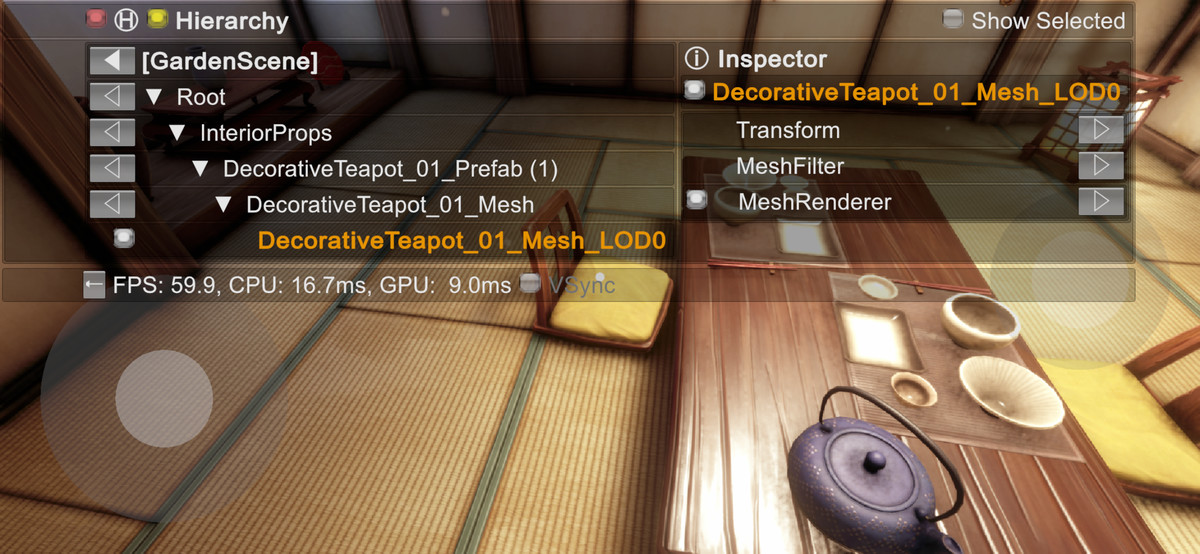
Task: Expand the Transform component arrow
Action: 1100,130
